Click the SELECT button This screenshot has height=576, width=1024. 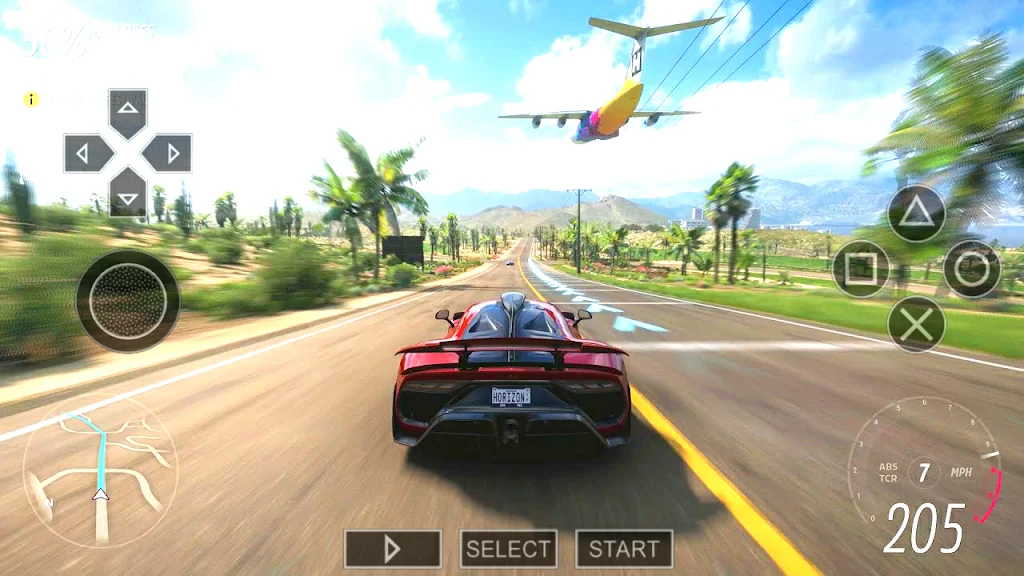(508, 548)
